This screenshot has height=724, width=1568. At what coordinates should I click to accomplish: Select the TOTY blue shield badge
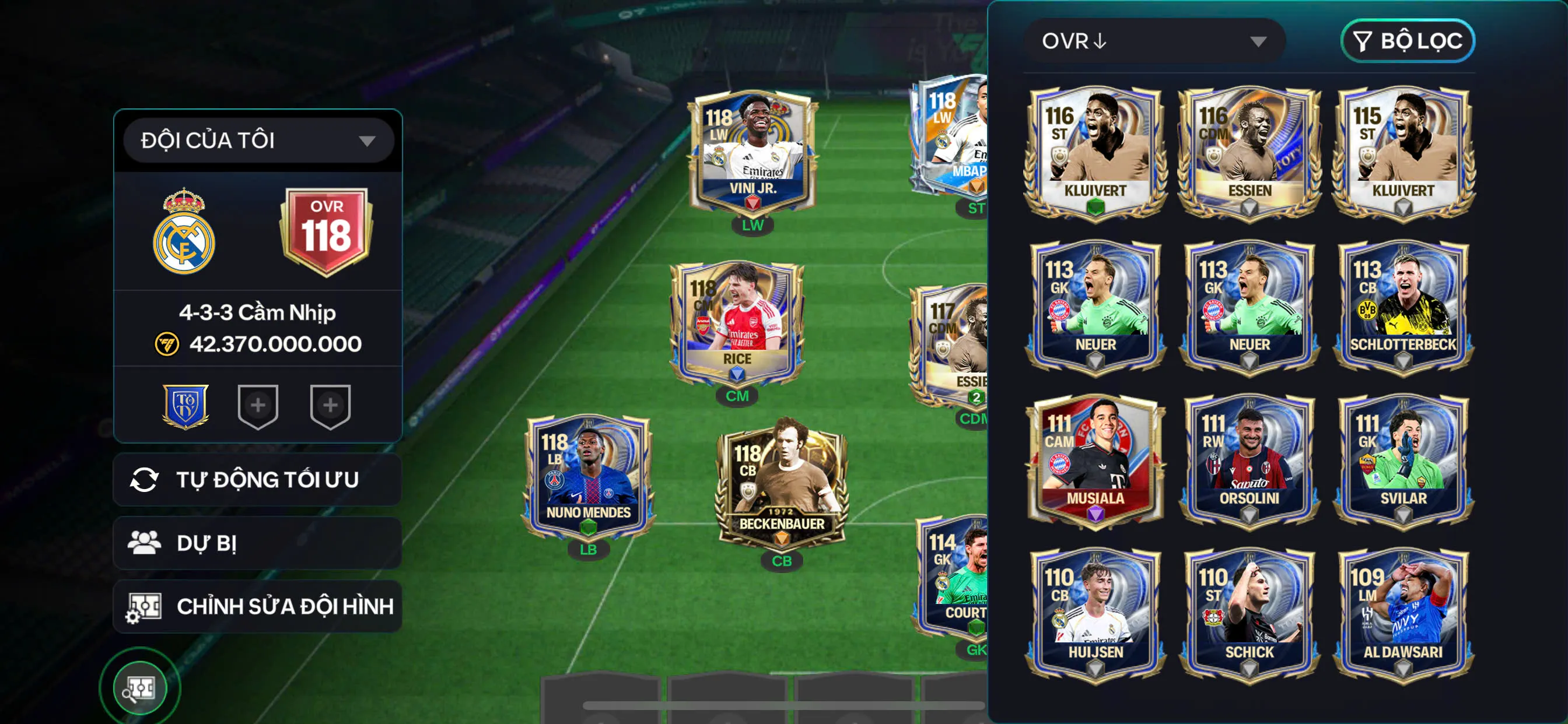pos(185,406)
